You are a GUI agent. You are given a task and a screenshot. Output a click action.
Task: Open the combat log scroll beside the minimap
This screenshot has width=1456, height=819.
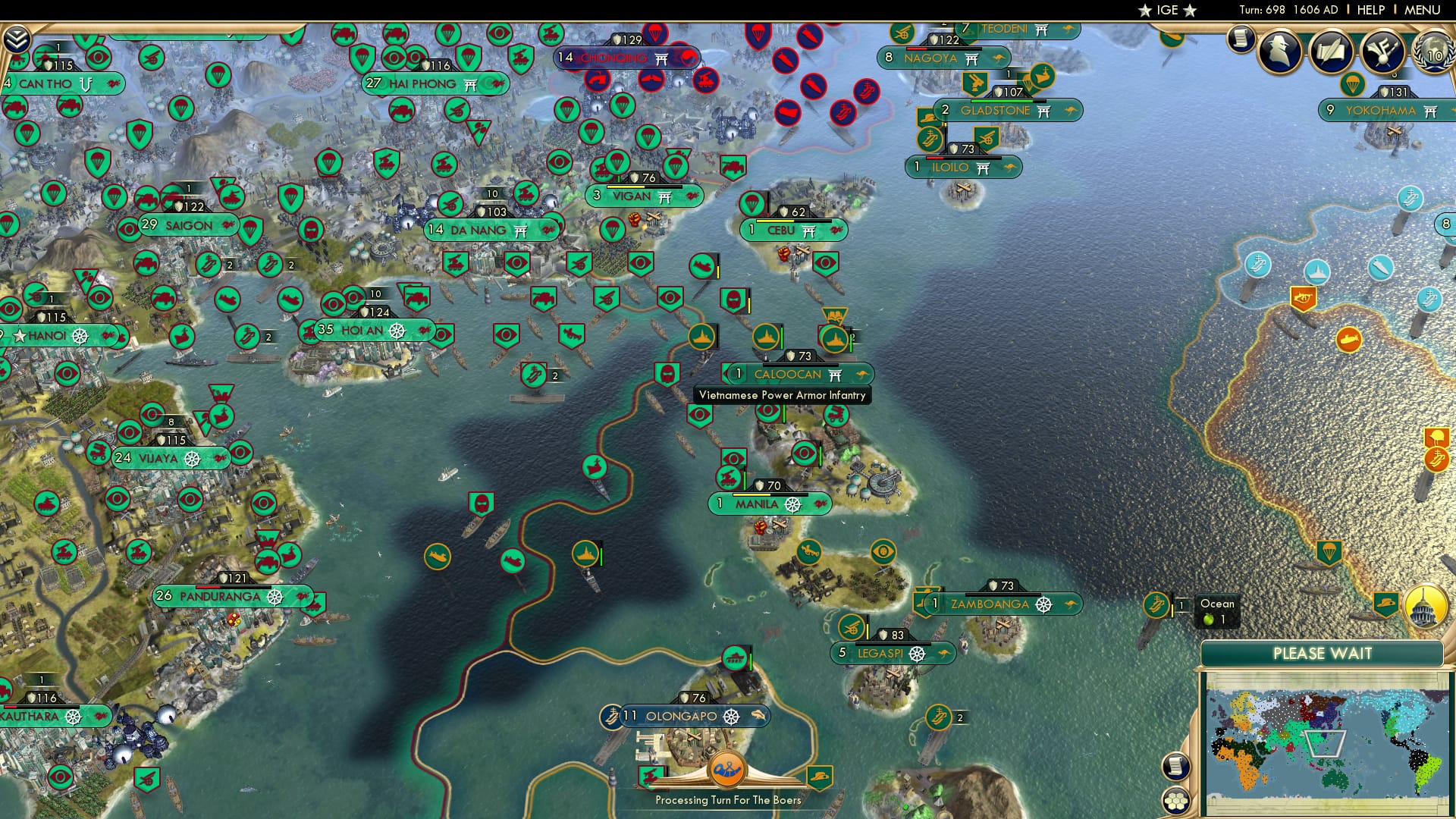point(1175,764)
